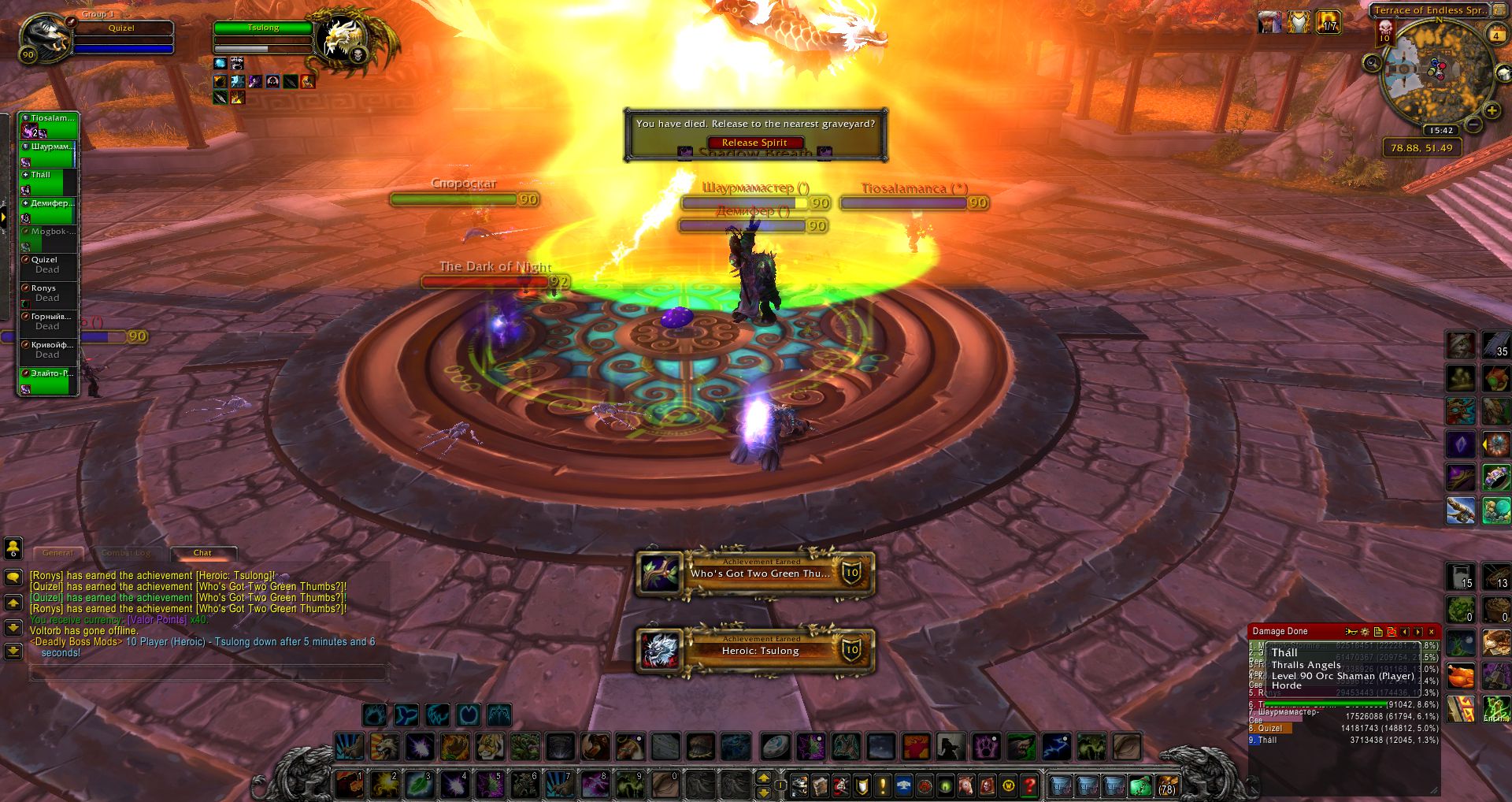The height and width of the screenshot is (802, 1512).
Task: Open the Damage Done meter gear settings
Action: pyautogui.click(x=1365, y=632)
